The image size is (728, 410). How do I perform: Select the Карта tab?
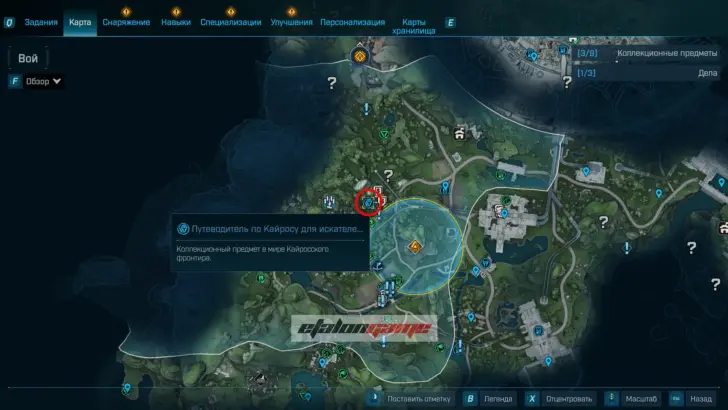pos(80,22)
